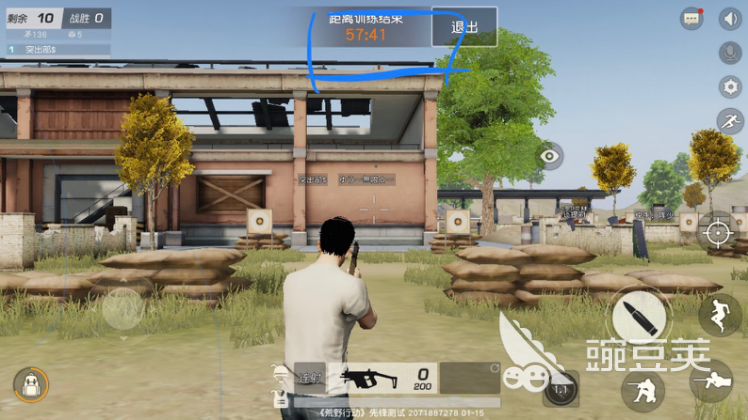Fire with the bullet shoot button
This screenshot has height=420, width=748.
coord(637,317)
